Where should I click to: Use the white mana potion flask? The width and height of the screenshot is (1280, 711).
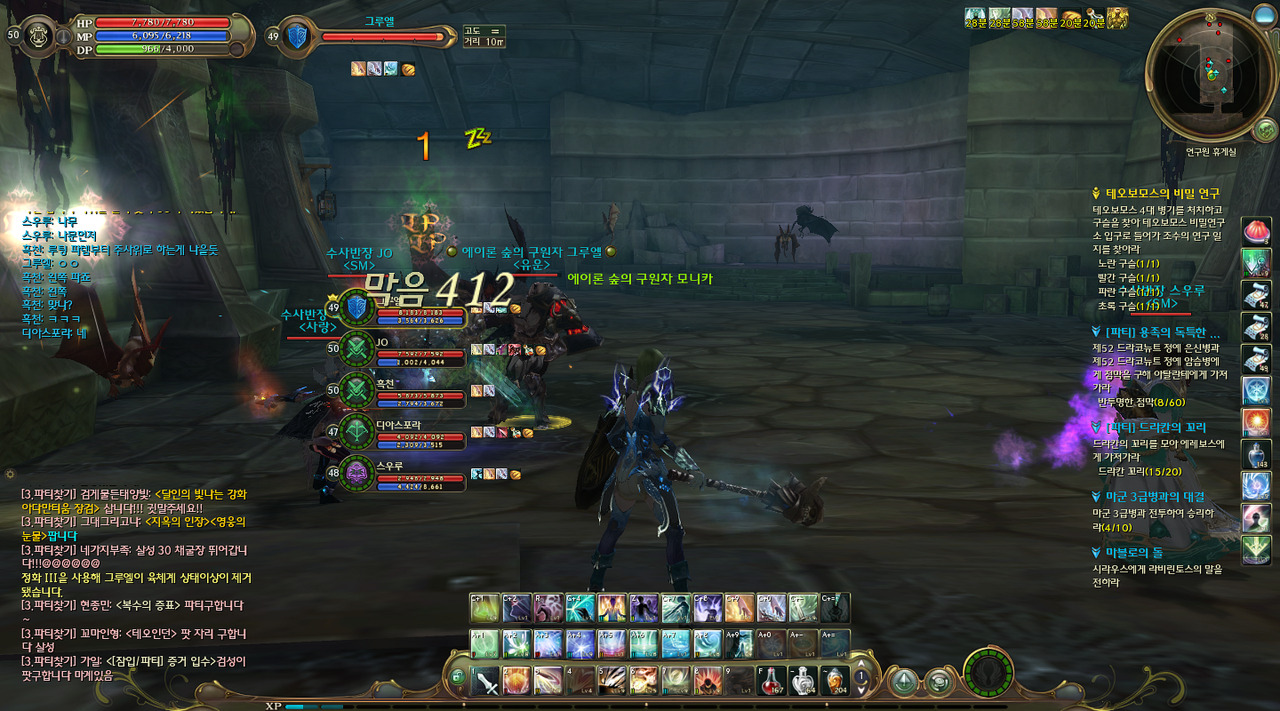click(x=803, y=680)
